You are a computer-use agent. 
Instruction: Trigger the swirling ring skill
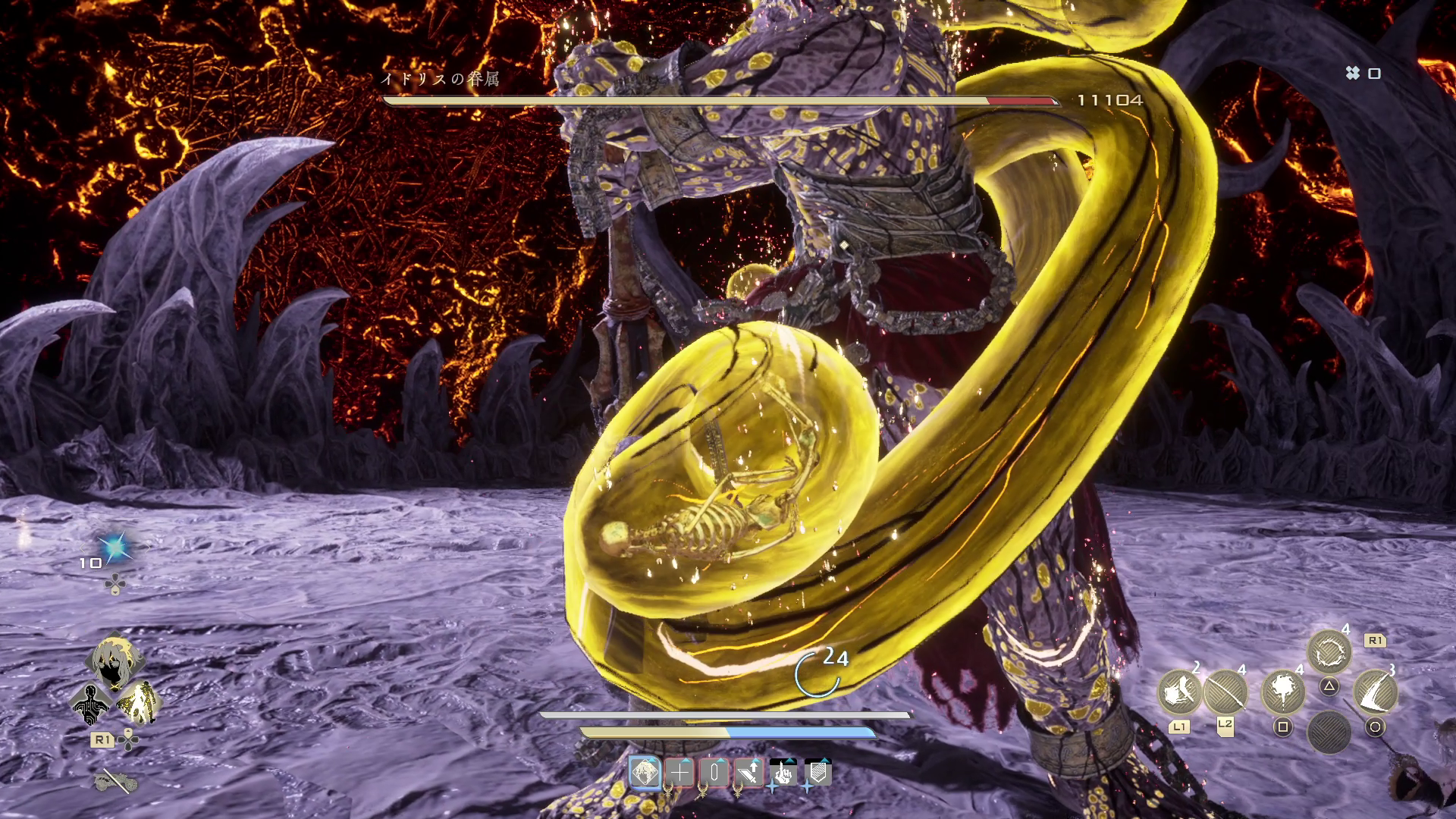[x=1329, y=652]
